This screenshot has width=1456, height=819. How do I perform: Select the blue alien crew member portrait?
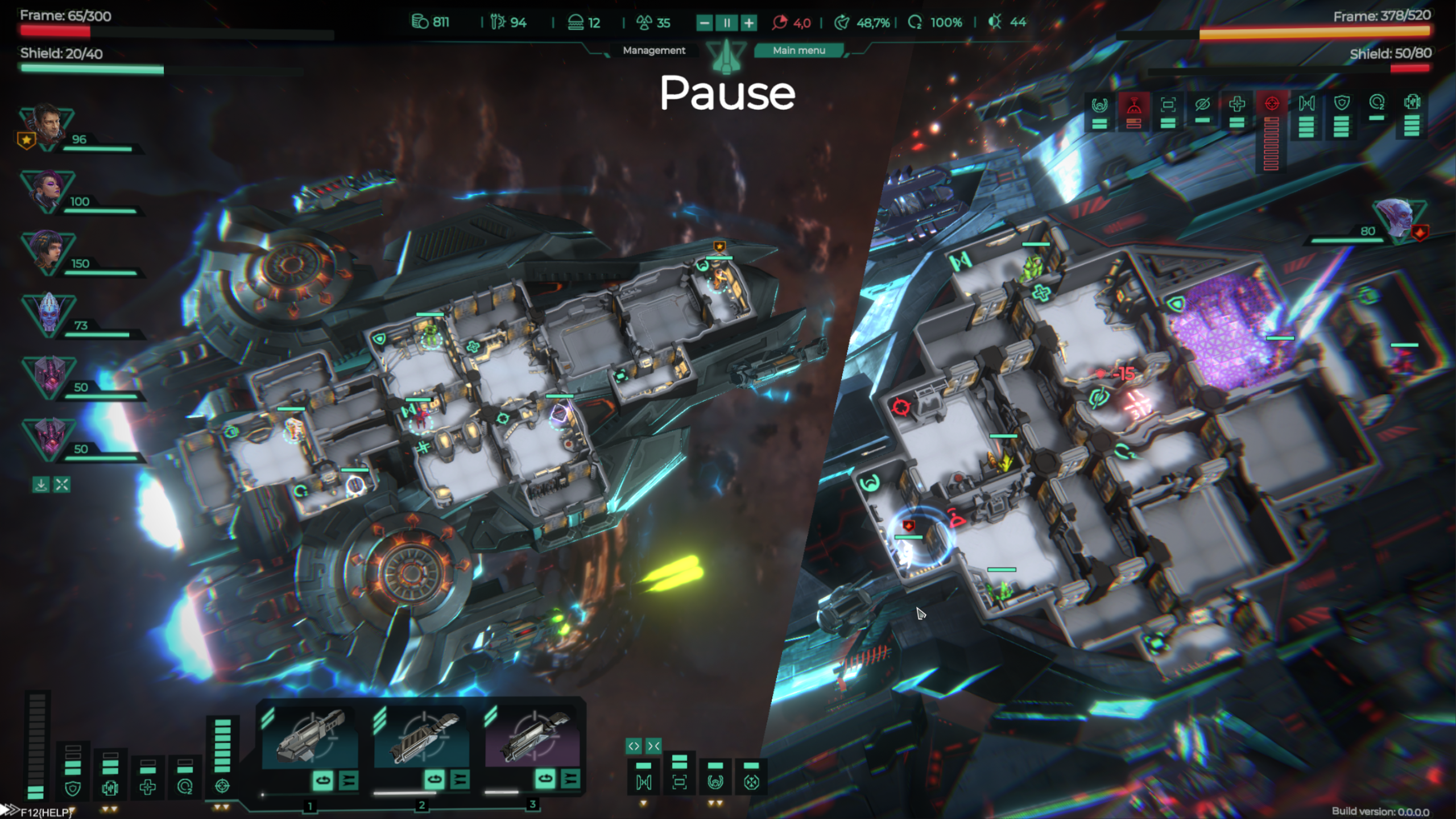pos(48,313)
